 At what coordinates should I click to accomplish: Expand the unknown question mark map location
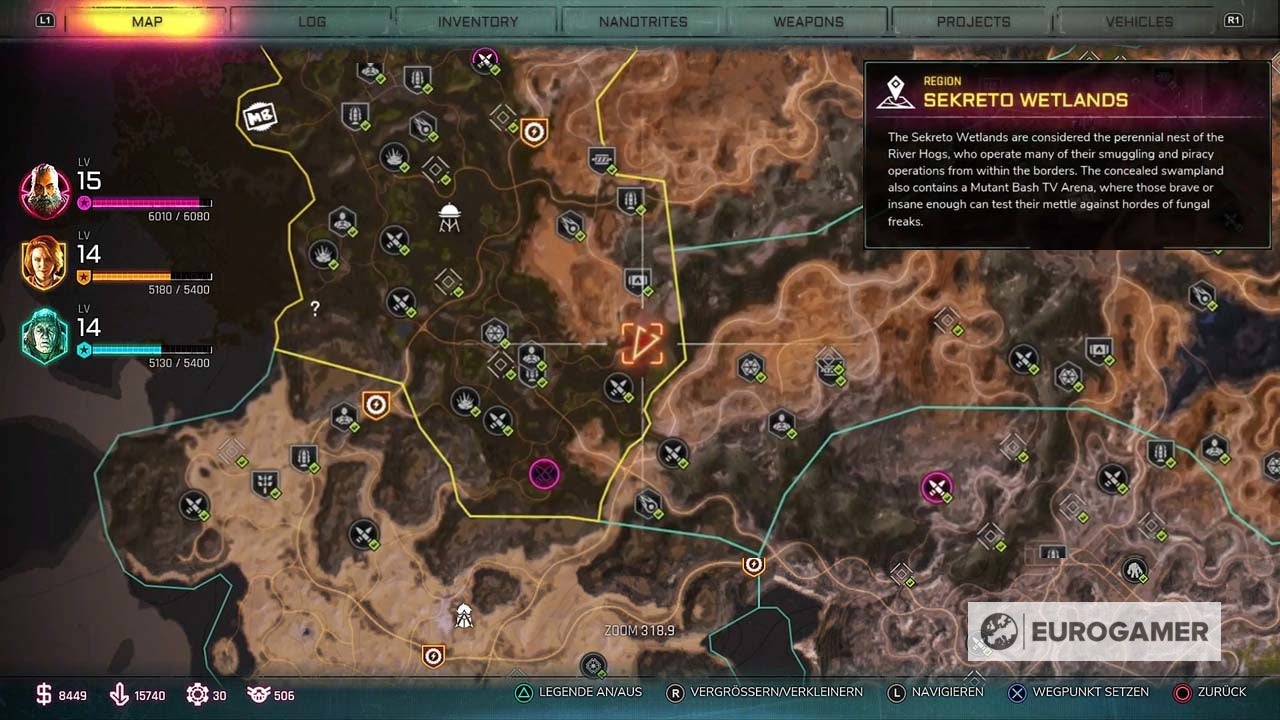[x=314, y=309]
